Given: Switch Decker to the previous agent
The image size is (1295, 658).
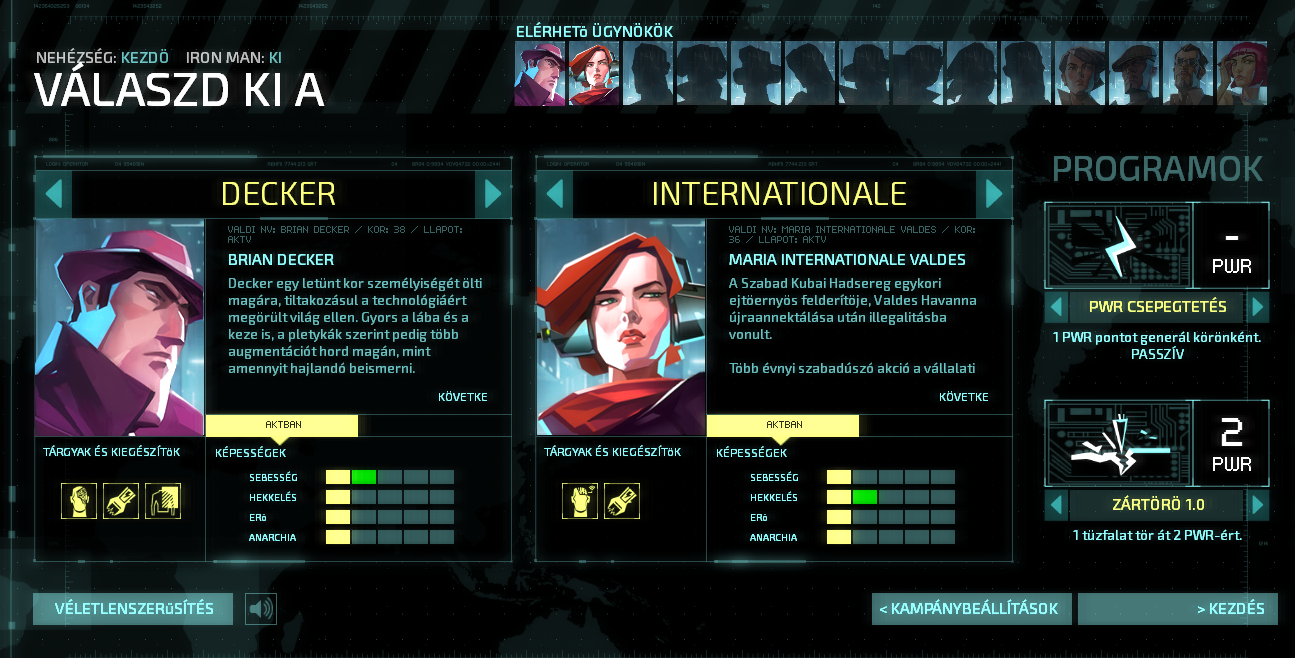Looking at the screenshot, I should pyautogui.click(x=54, y=194).
